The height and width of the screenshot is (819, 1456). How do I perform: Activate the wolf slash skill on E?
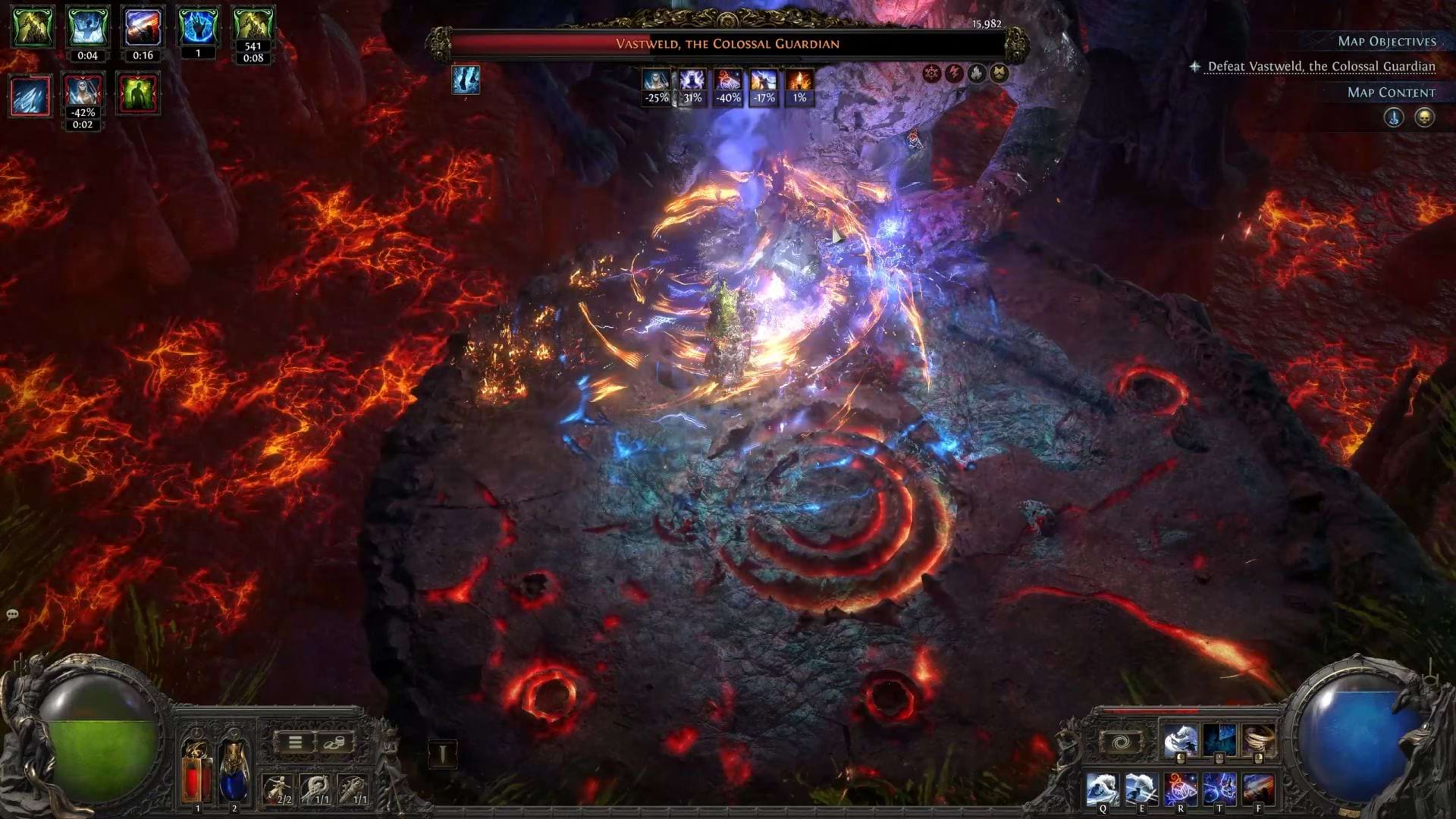[x=1141, y=789]
